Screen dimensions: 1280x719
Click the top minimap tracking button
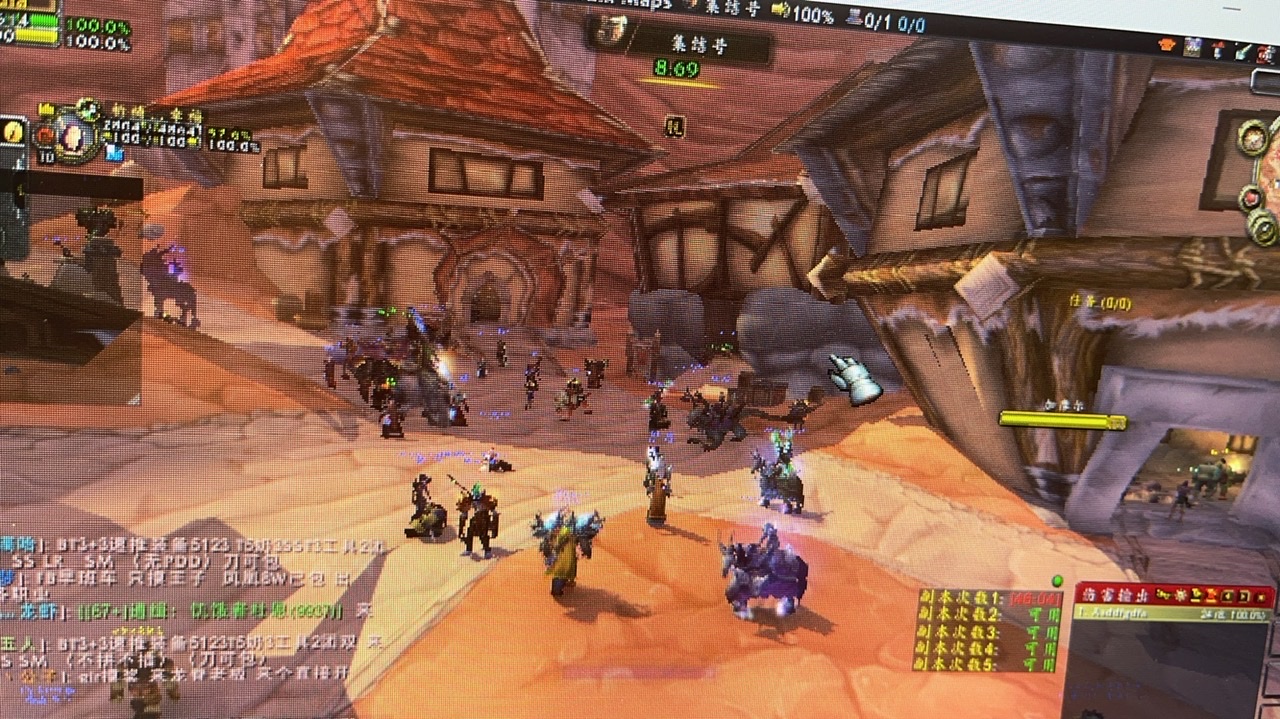click(1251, 137)
